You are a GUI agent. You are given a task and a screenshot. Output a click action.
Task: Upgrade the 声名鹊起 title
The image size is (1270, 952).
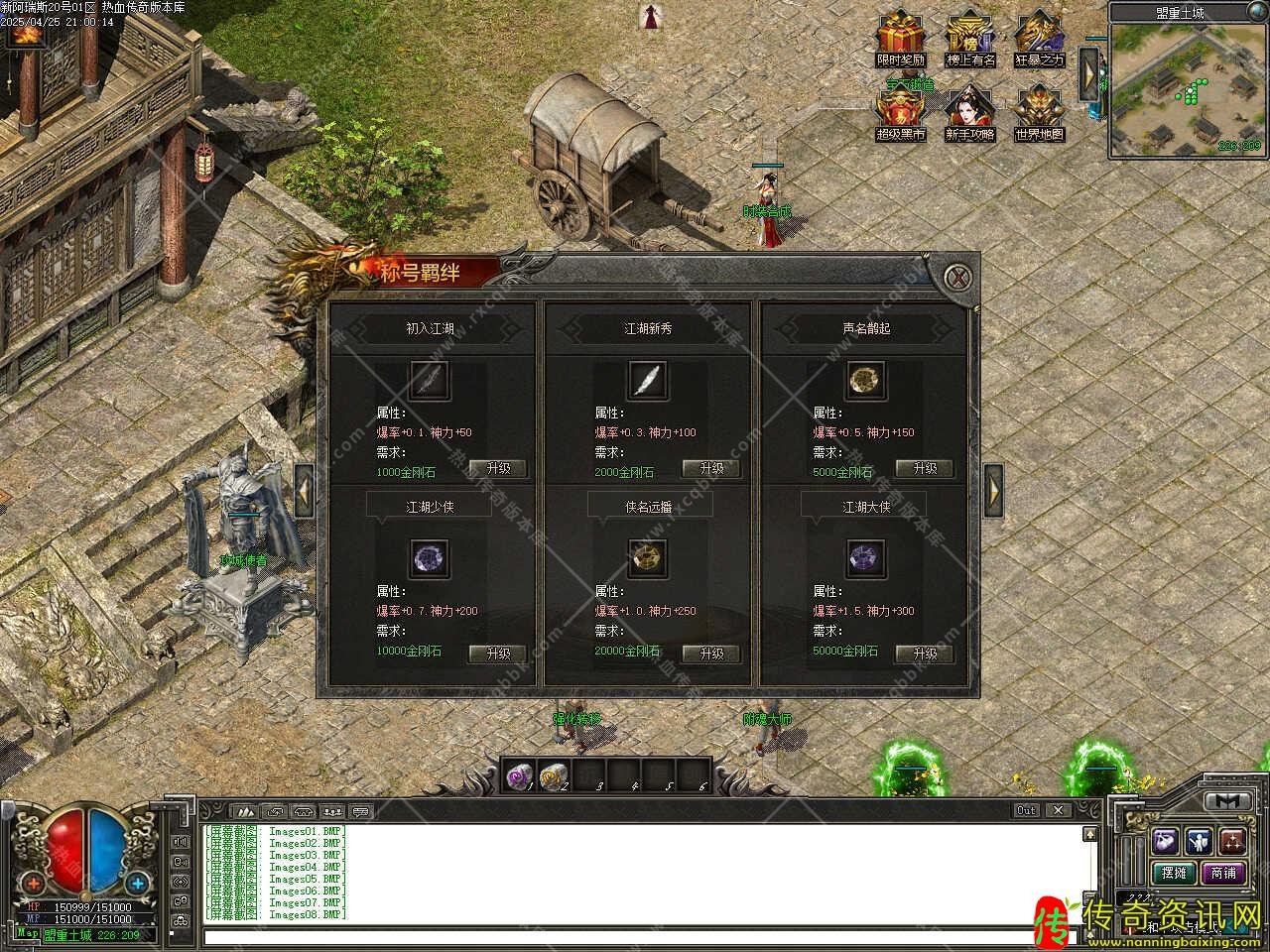point(925,468)
